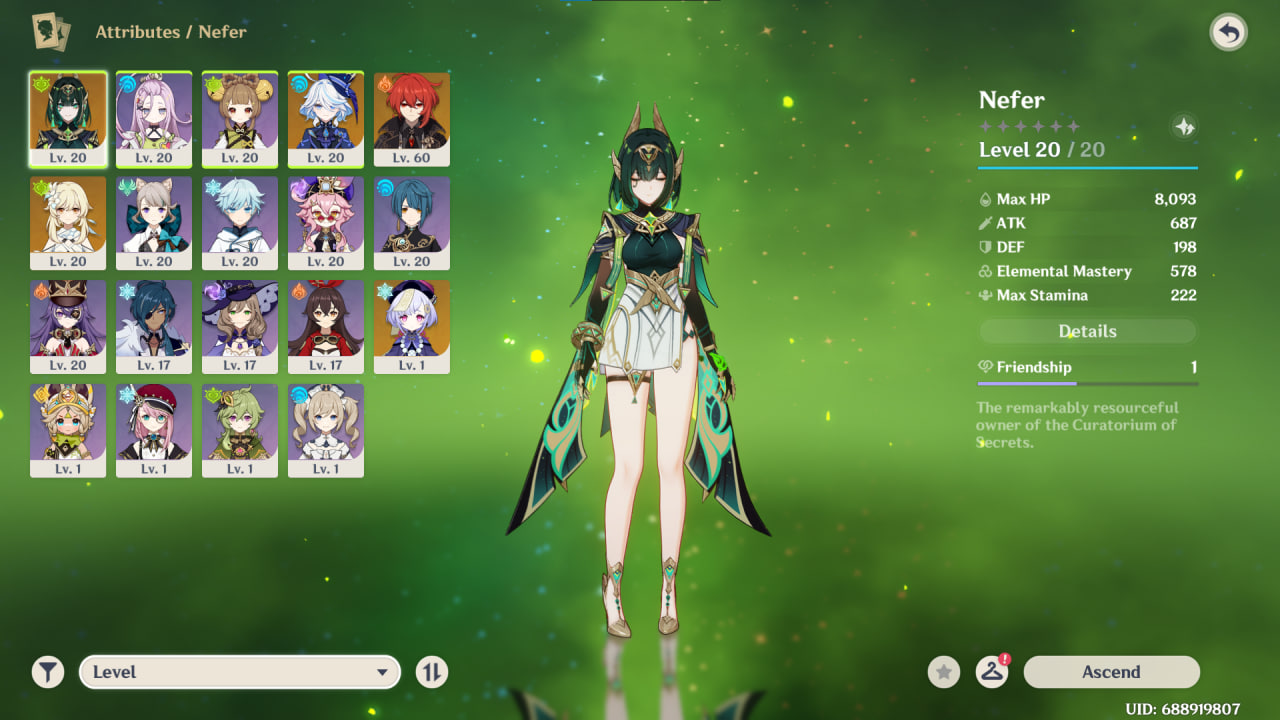Screen dimensions: 1280x720
Task: Choose Lisa in the purple witch hat
Action: click(x=240, y=326)
